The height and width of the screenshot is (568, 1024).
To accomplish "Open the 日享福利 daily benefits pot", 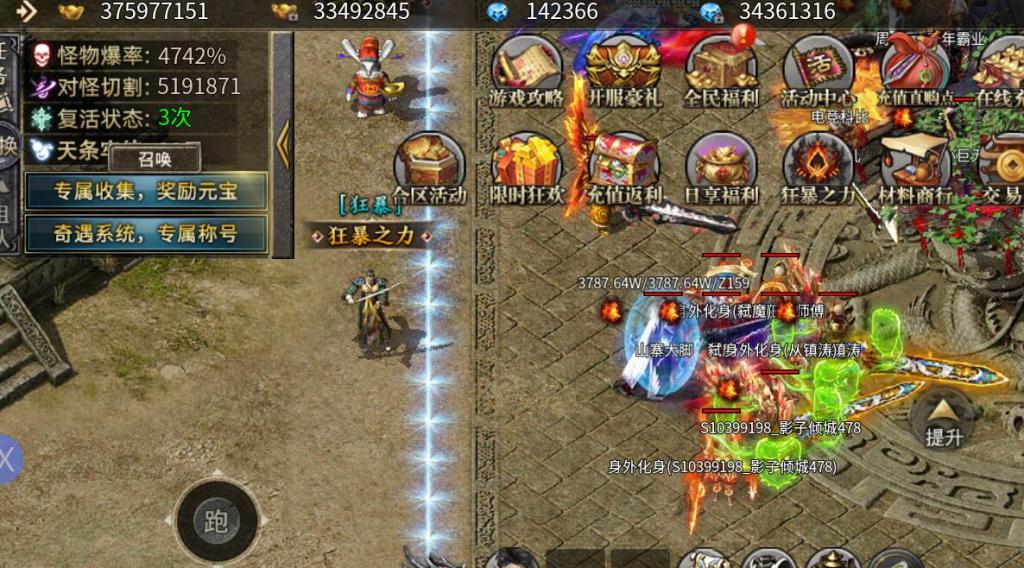I will 721,168.
